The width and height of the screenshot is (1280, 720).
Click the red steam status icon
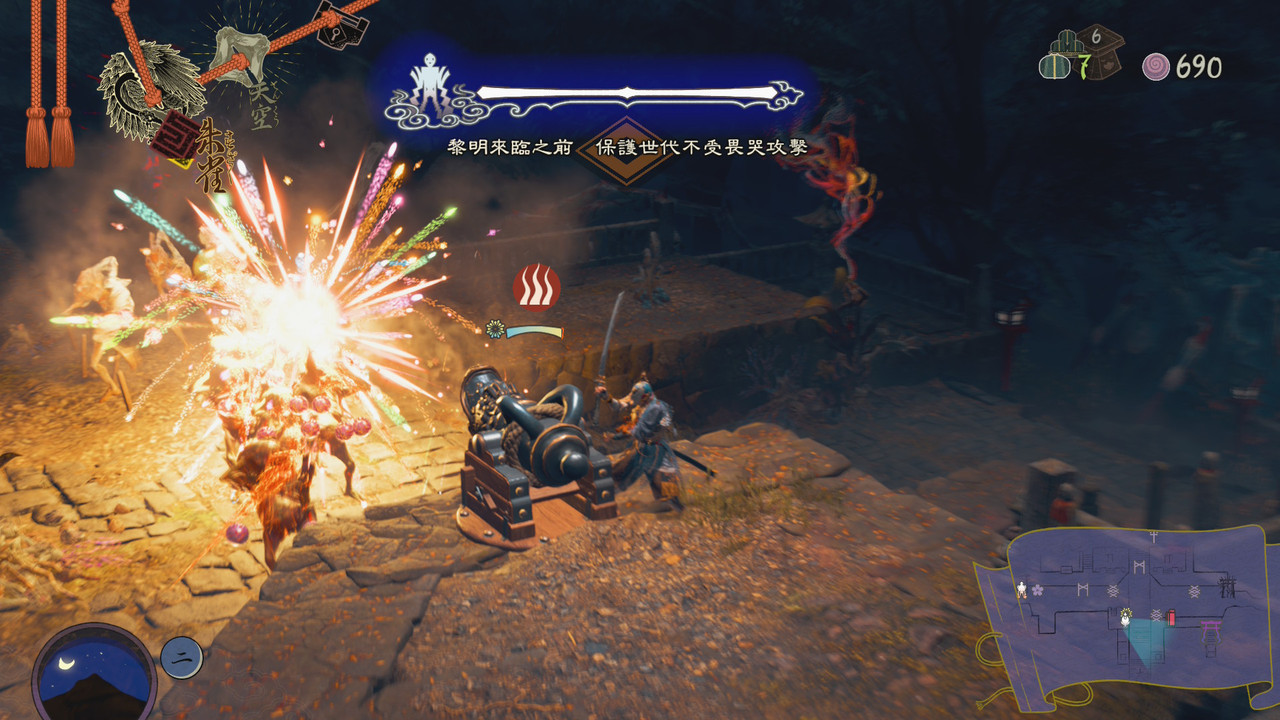(x=536, y=287)
